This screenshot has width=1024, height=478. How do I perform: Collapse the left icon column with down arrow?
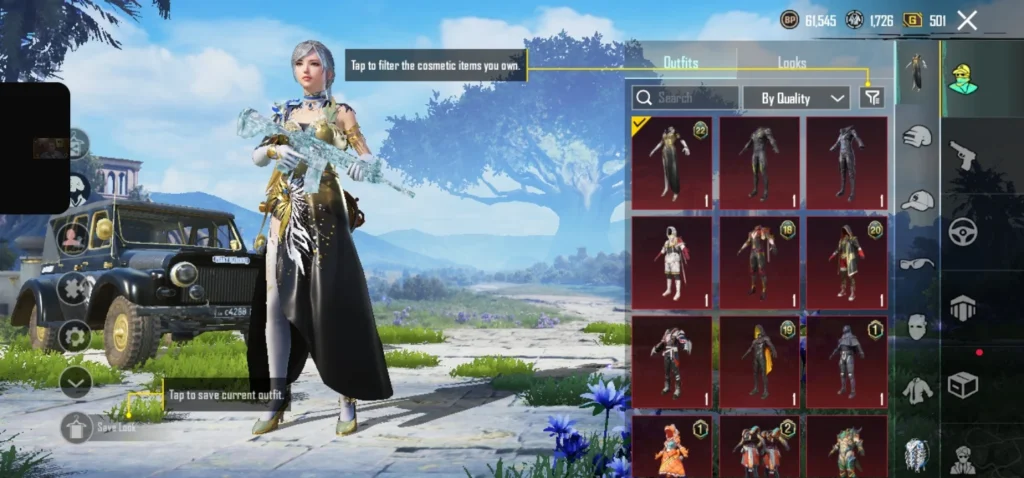point(75,381)
